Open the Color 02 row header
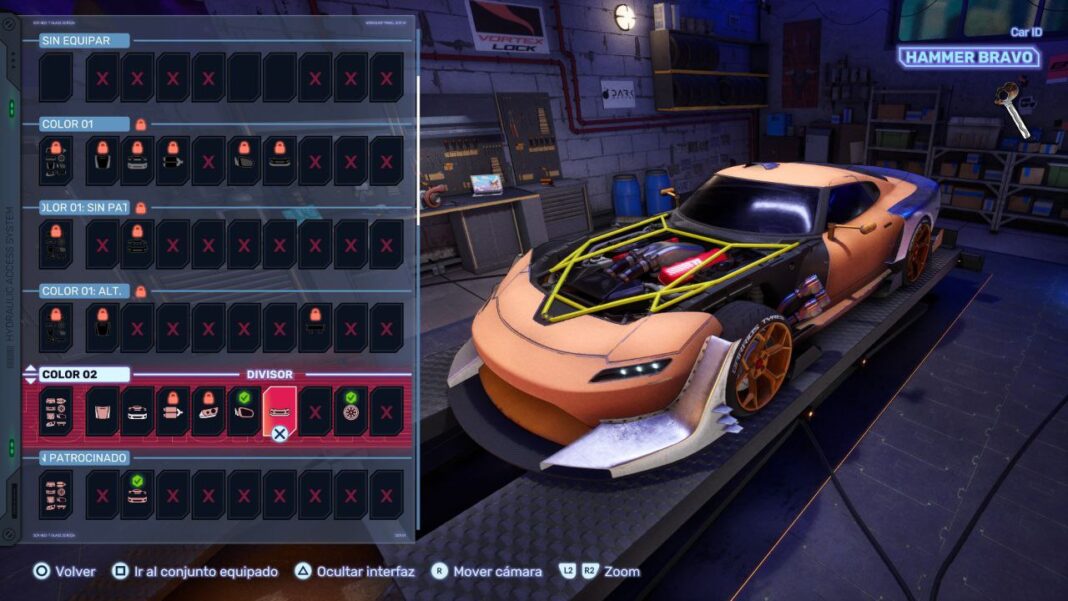The width and height of the screenshot is (1068, 601). (84, 374)
